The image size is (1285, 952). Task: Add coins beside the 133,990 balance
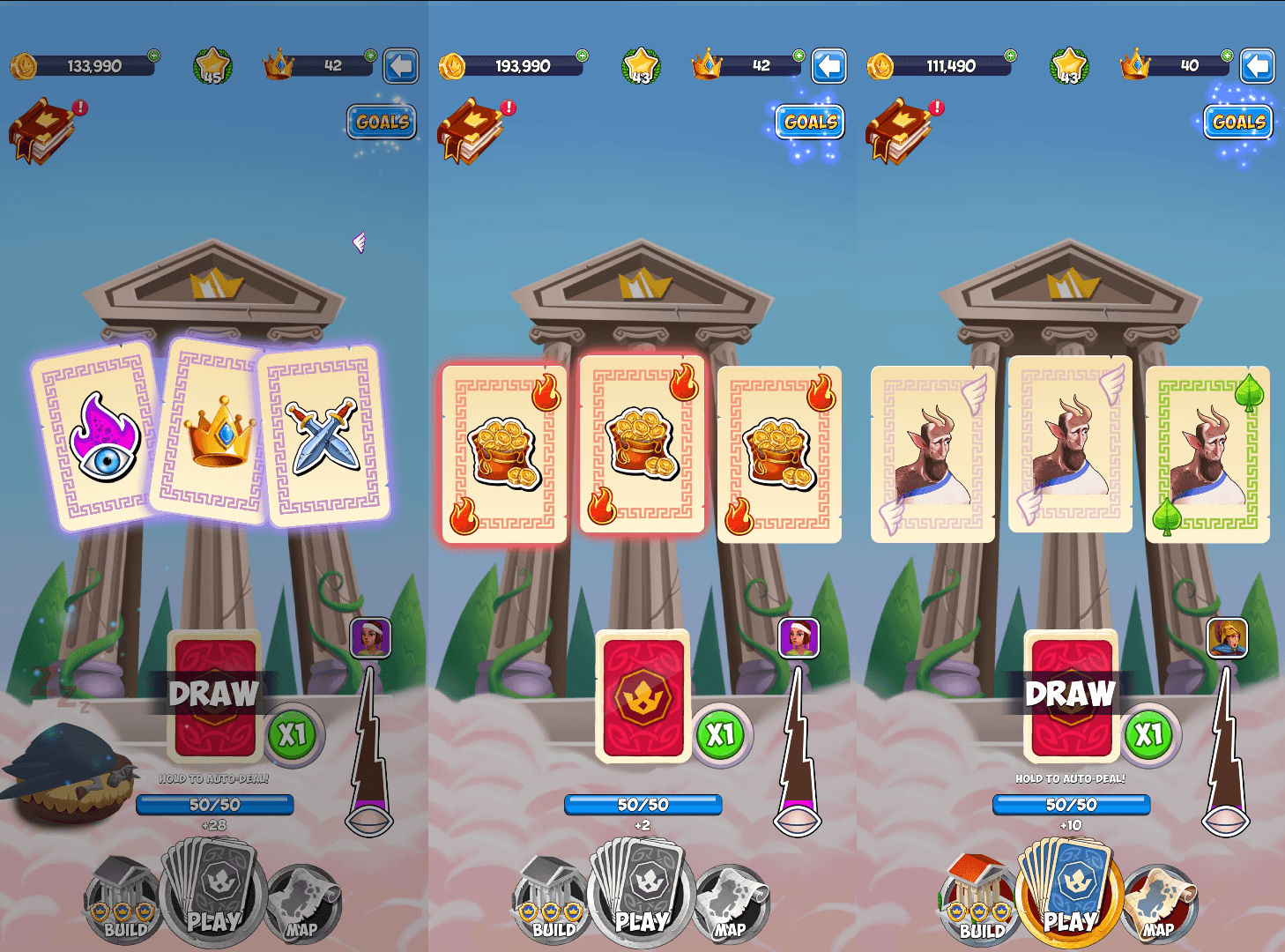153,56
